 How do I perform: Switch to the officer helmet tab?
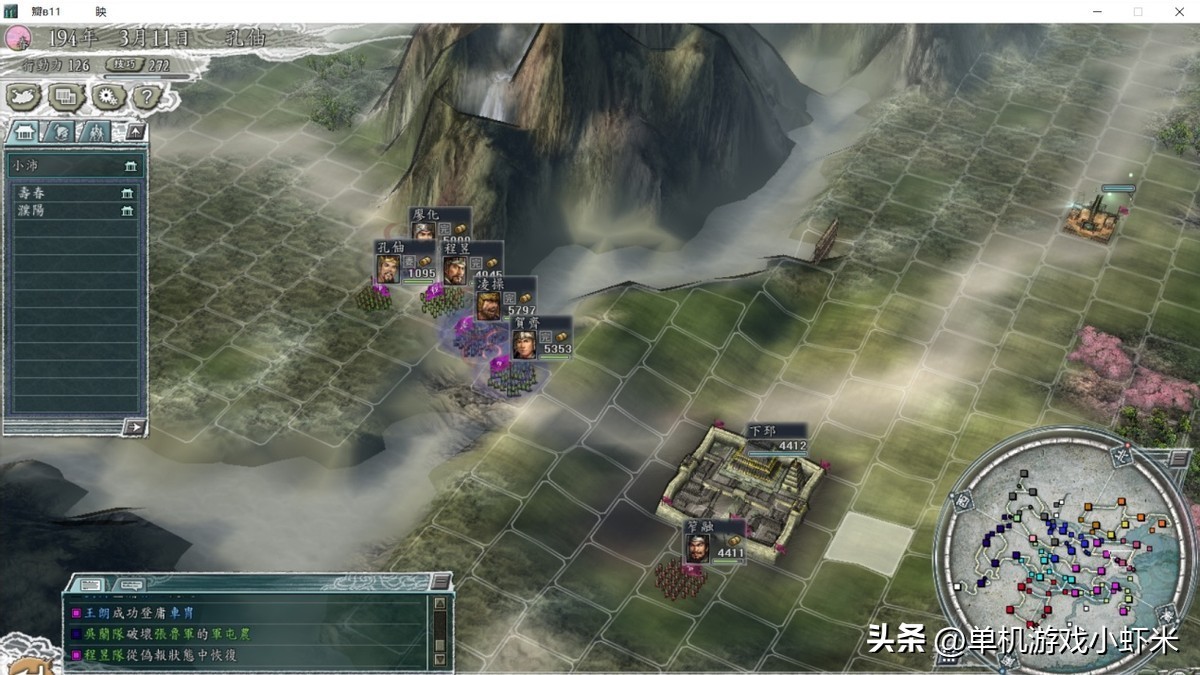[59, 131]
